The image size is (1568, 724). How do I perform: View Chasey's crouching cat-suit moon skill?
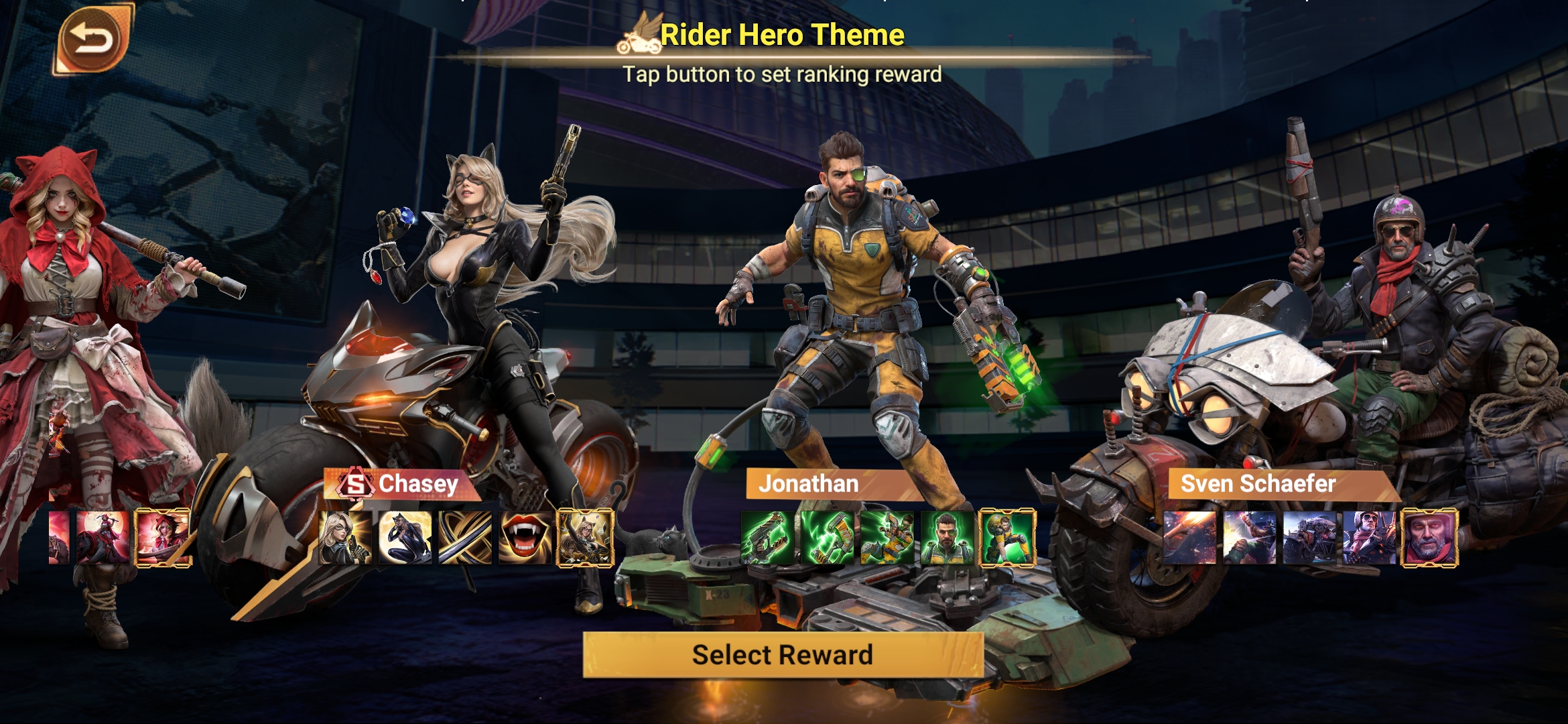point(405,538)
